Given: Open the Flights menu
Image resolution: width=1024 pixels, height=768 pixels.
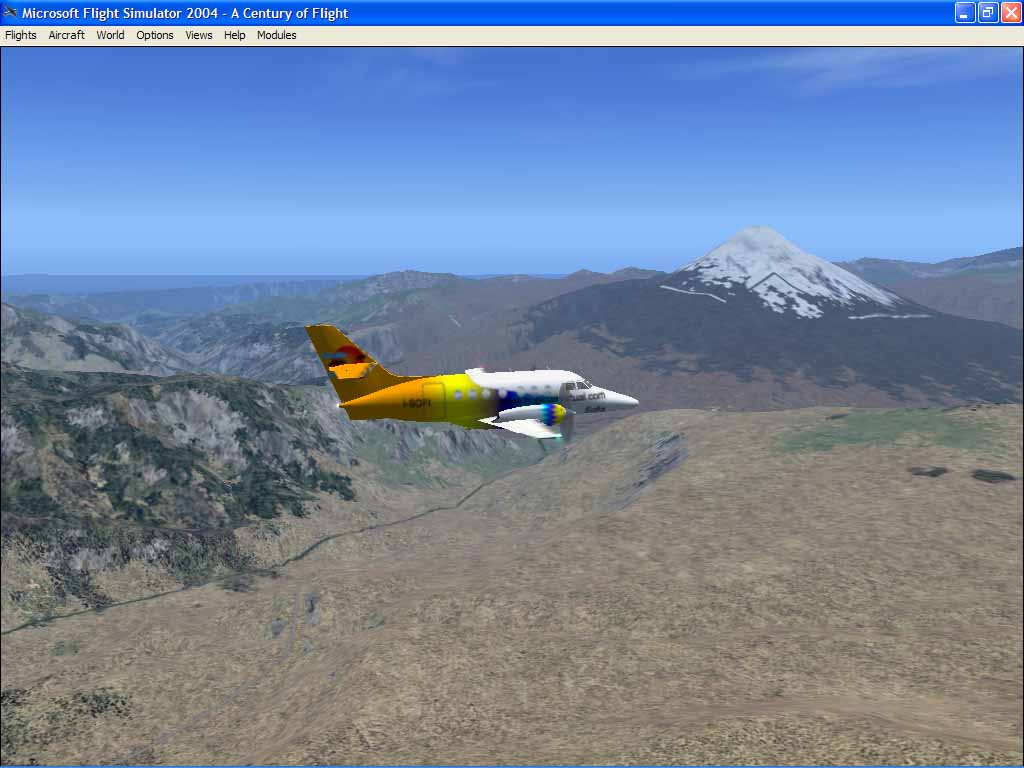Looking at the screenshot, I should pos(21,35).
